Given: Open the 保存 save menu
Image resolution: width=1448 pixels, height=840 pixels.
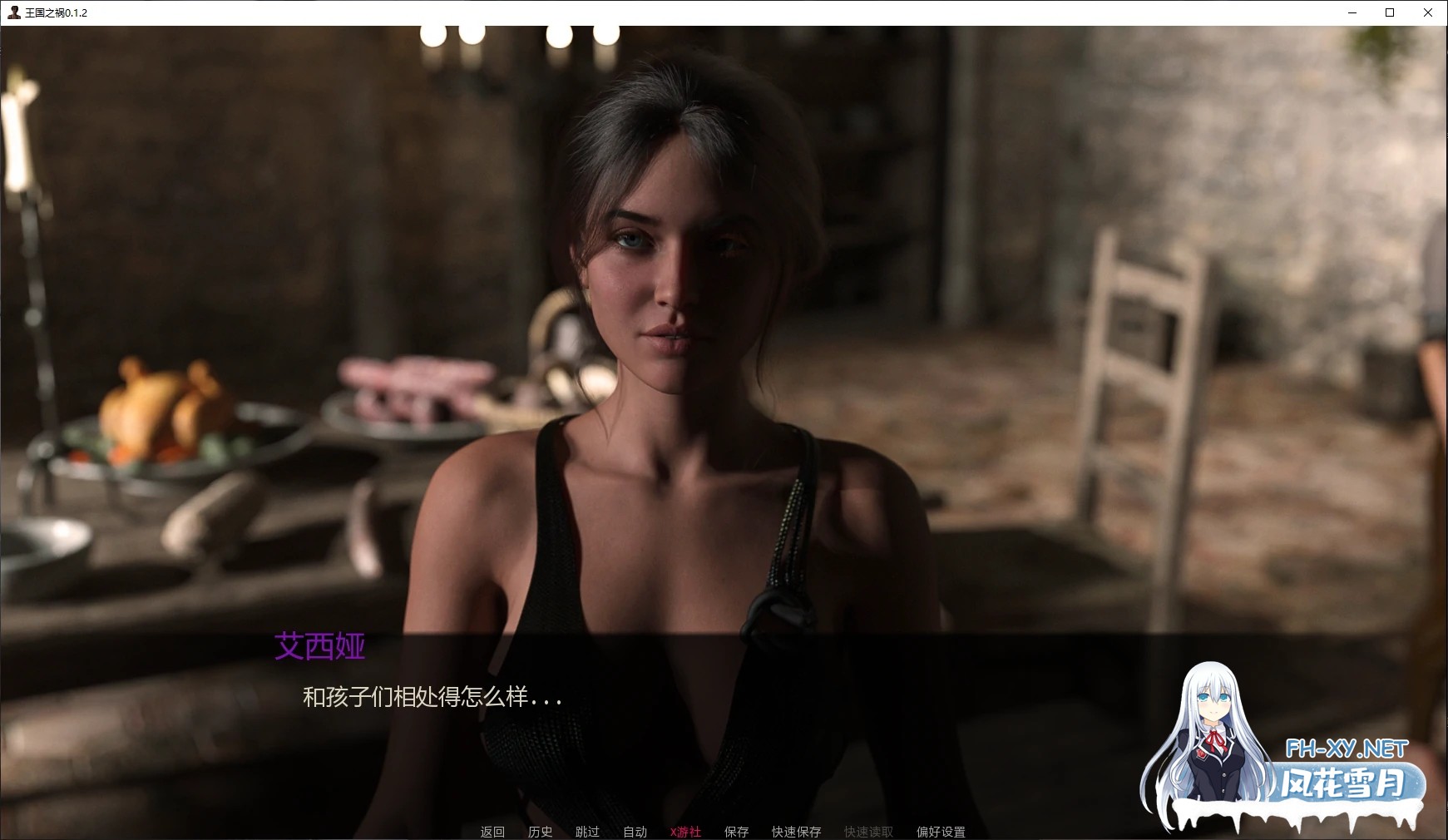Looking at the screenshot, I should pos(736,832).
